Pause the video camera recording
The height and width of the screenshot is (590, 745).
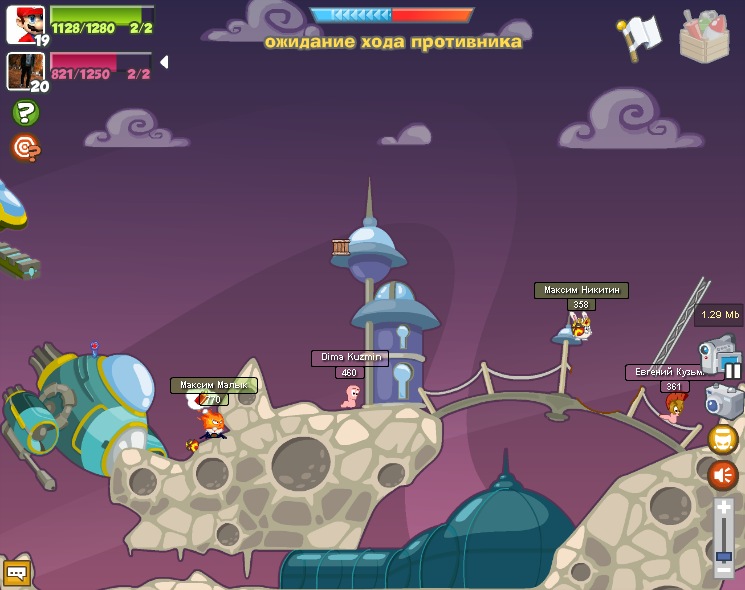click(733, 371)
